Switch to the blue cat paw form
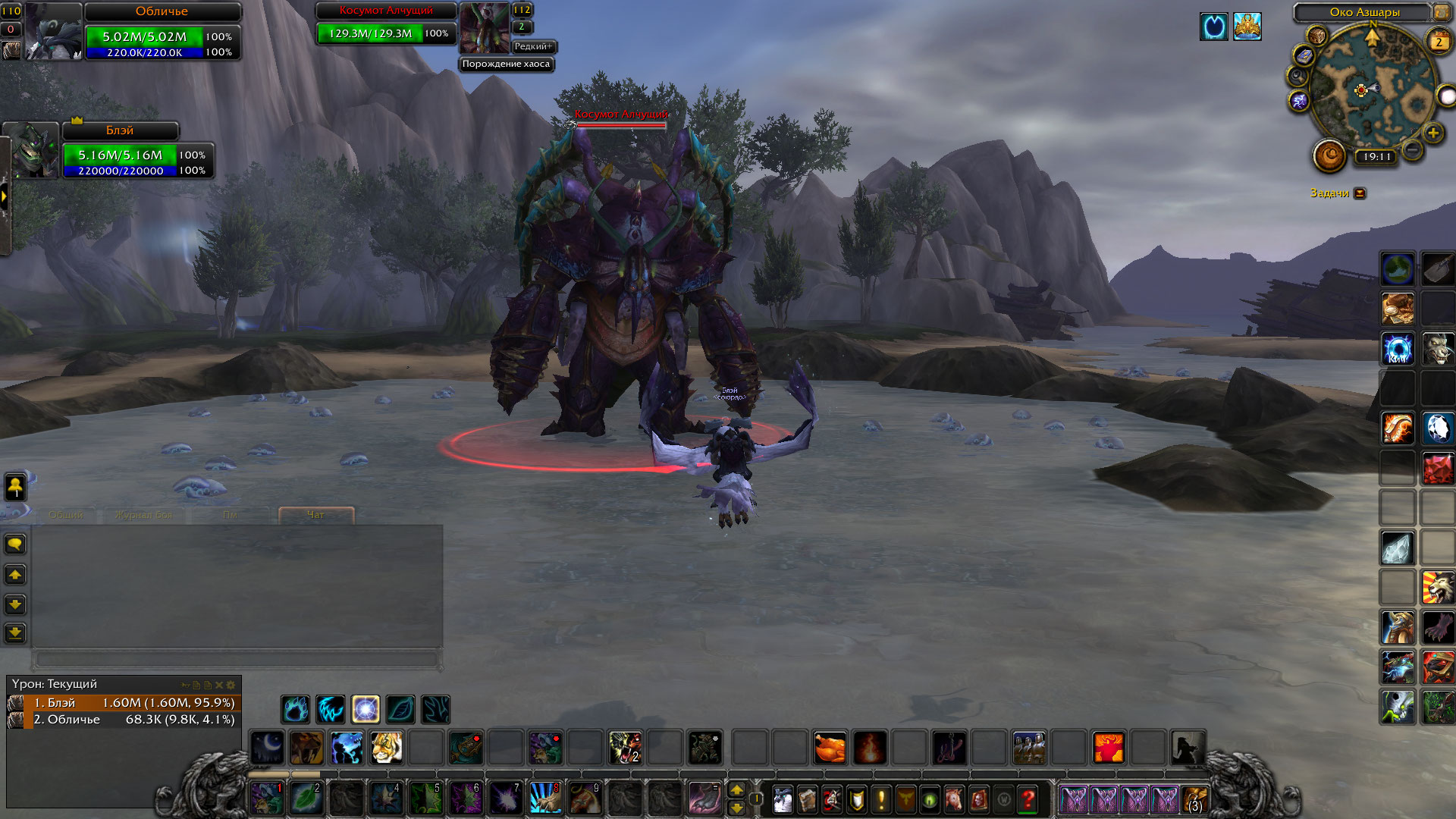This screenshot has width=1456, height=819. click(296, 710)
